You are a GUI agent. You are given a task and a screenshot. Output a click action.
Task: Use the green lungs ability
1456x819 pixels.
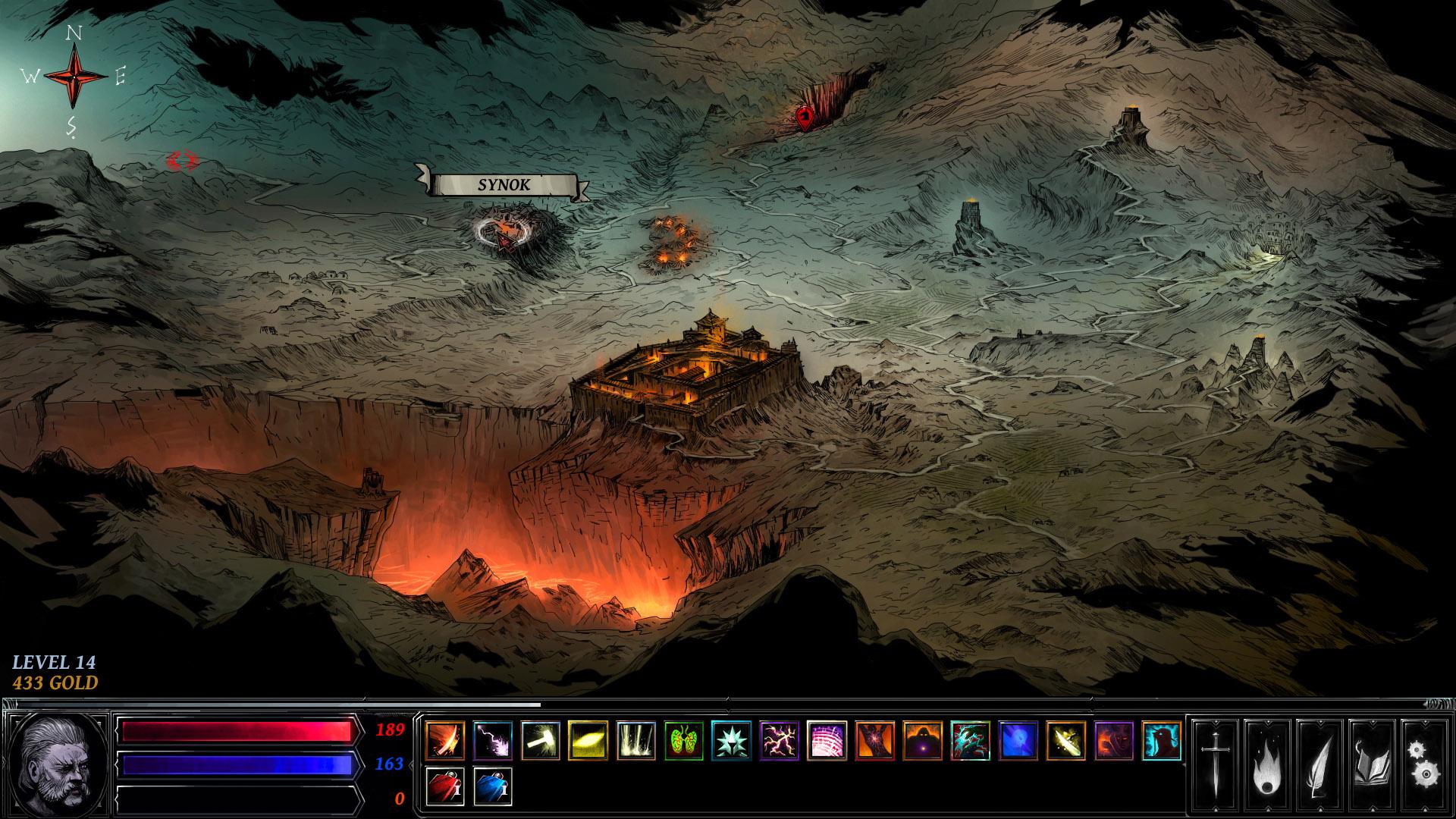click(684, 740)
